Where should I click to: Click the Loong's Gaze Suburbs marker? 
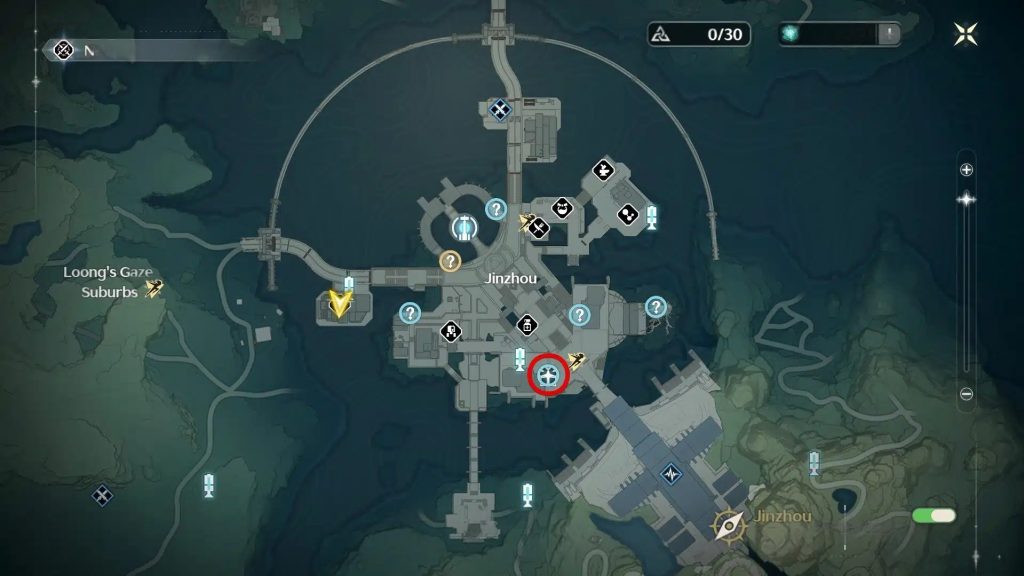click(x=154, y=289)
